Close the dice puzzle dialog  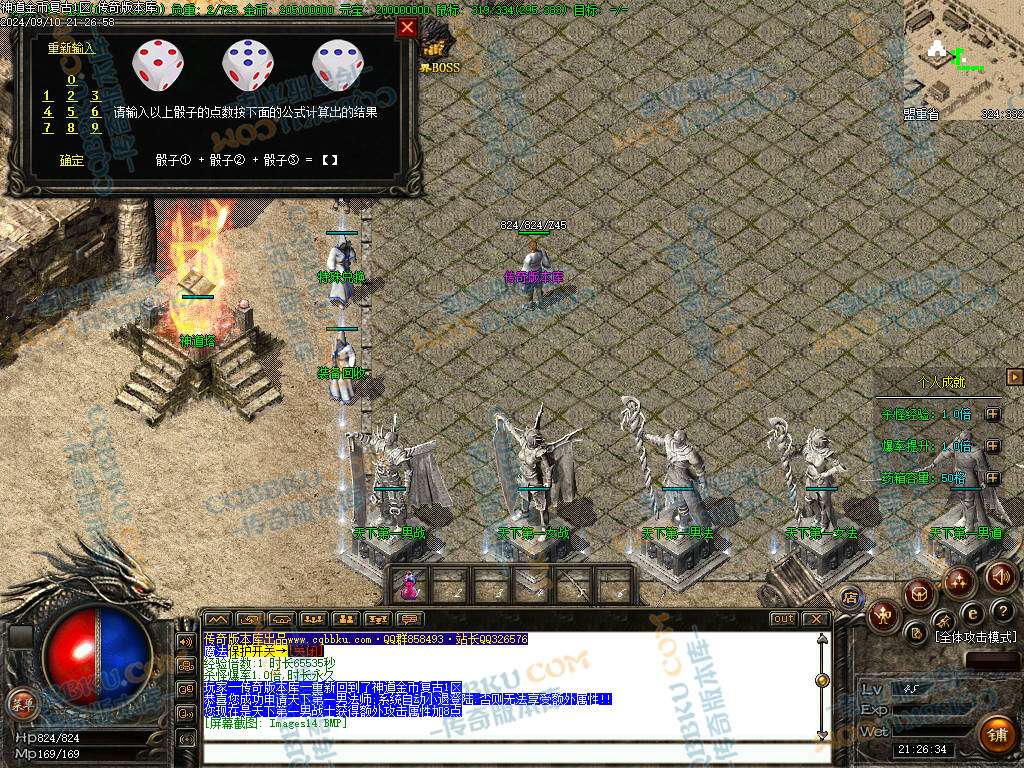tap(407, 28)
